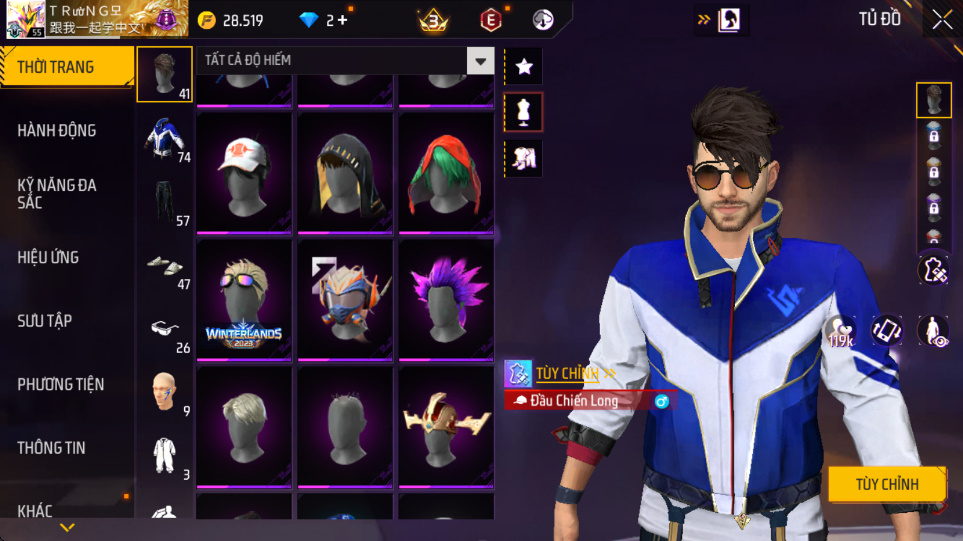
Task: Choose the Winterlands 2023 blond hair item
Action: pyautogui.click(x=244, y=299)
